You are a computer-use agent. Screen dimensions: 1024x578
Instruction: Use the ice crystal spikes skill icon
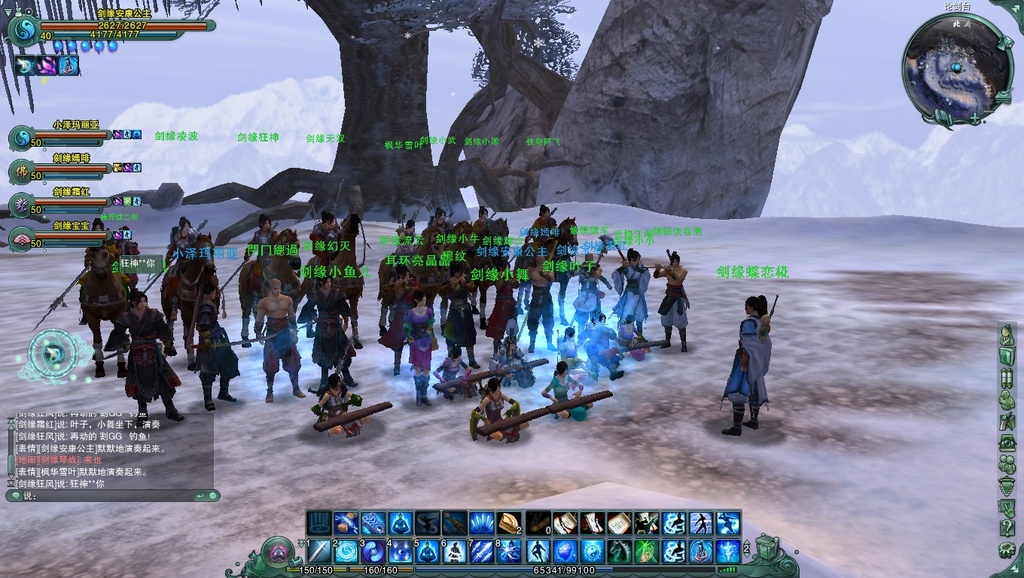tap(482, 523)
